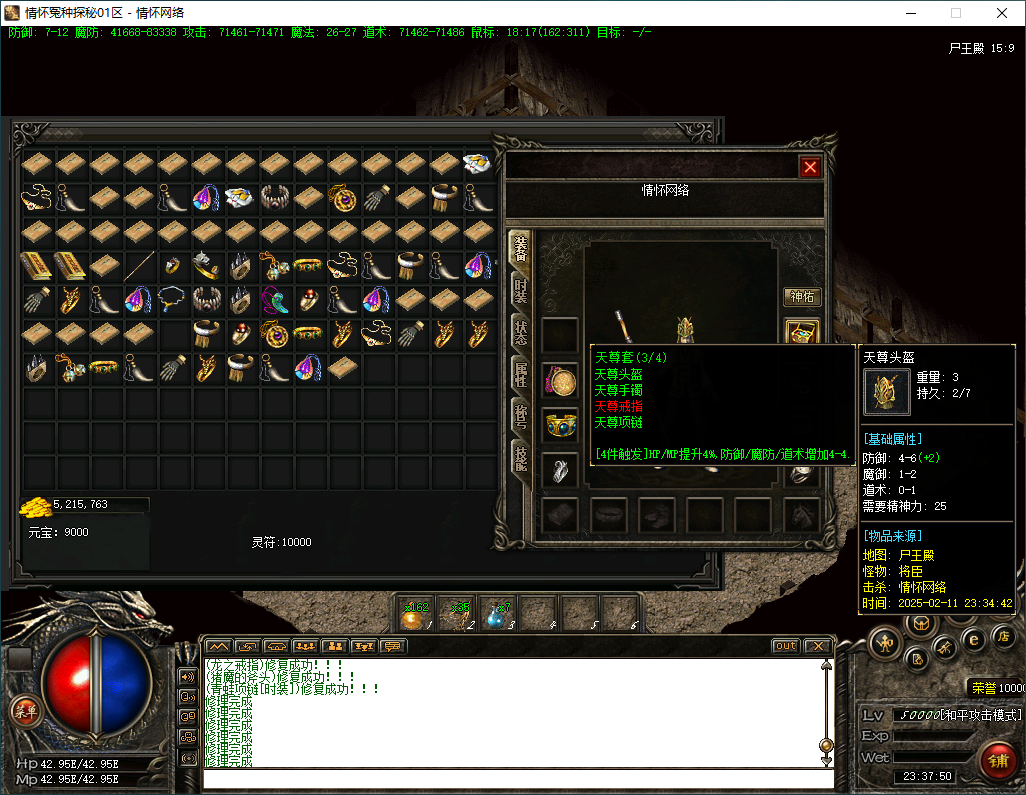This screenshot has width=1026, height=795.
Task: Select the equipped gold medal slot
Action: click(560, 380)
